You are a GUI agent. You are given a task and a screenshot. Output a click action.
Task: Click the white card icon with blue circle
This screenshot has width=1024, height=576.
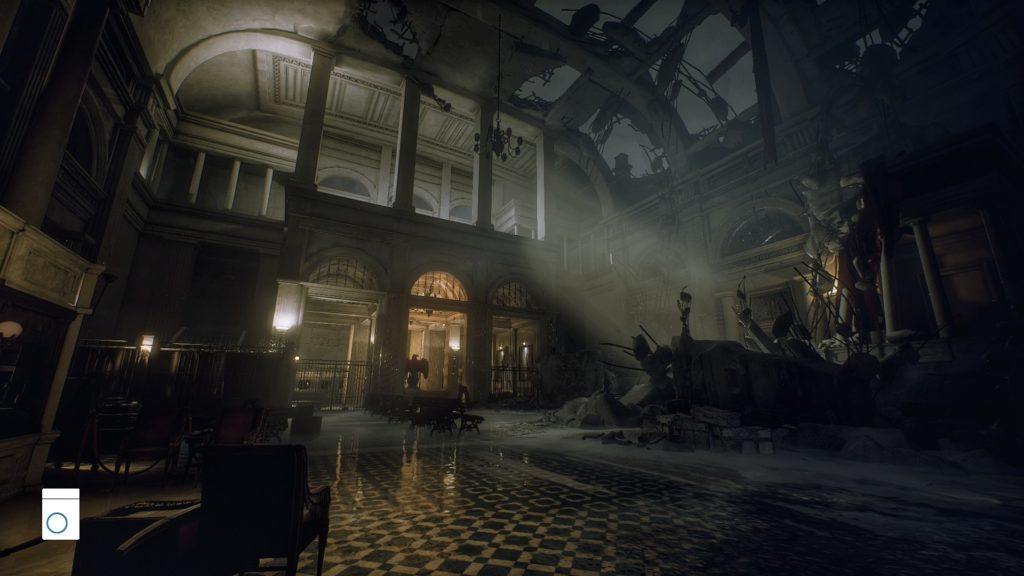click(x=60, y=514)
